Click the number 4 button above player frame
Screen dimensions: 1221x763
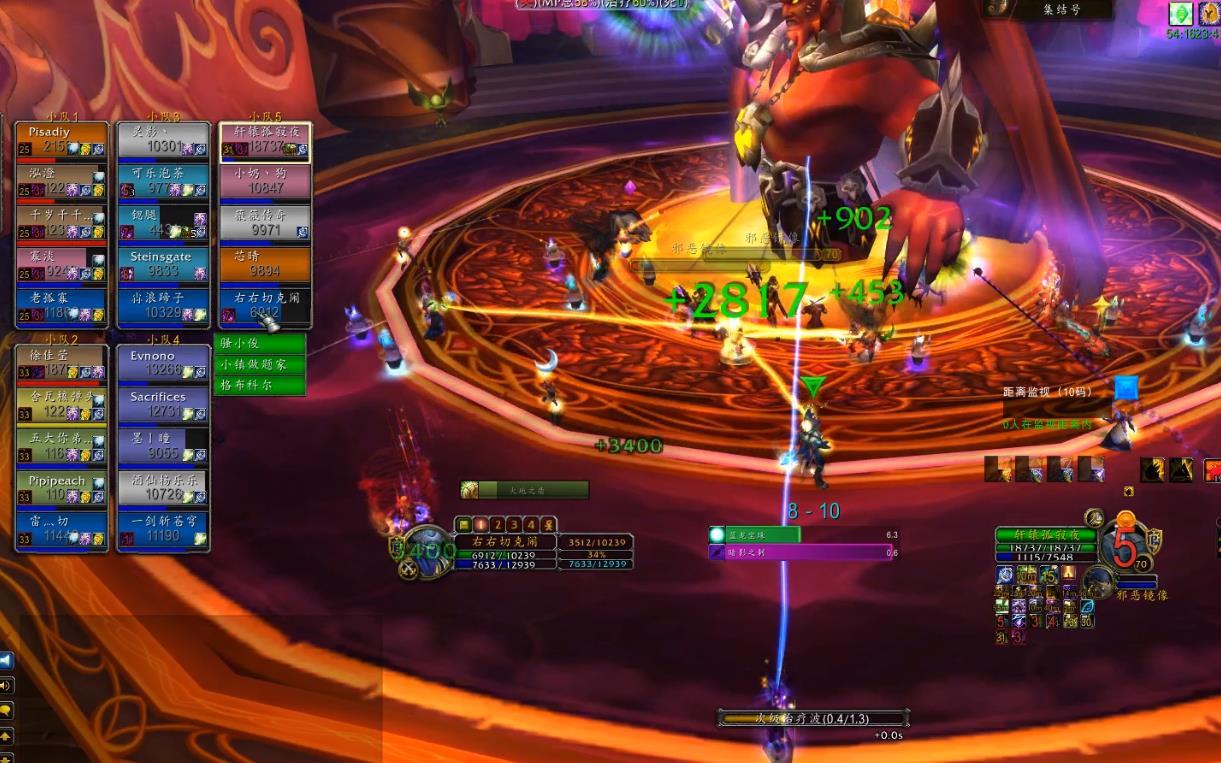coord(531,524)
